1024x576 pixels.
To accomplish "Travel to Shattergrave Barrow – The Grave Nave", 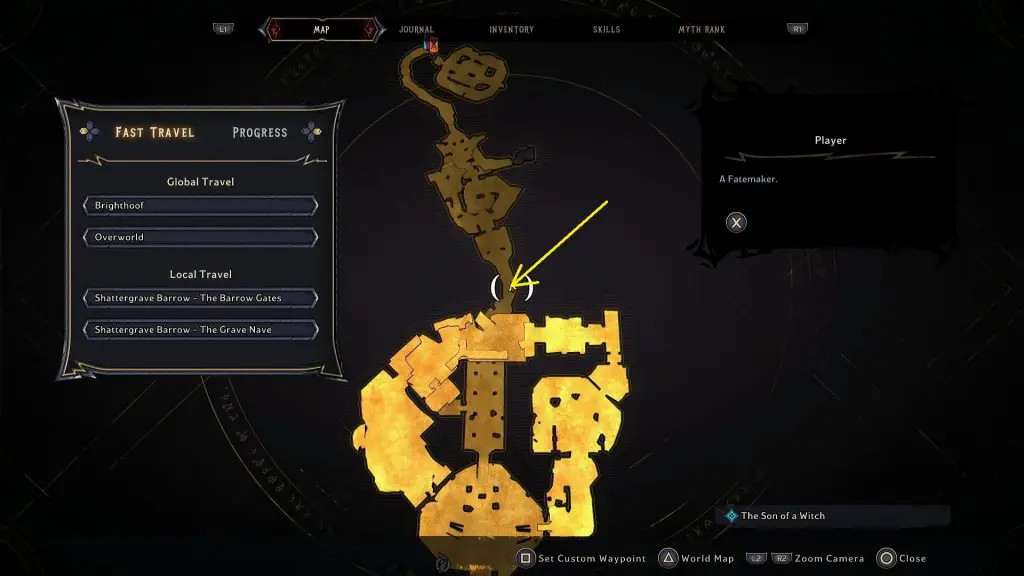I will (x=201, y=330).
